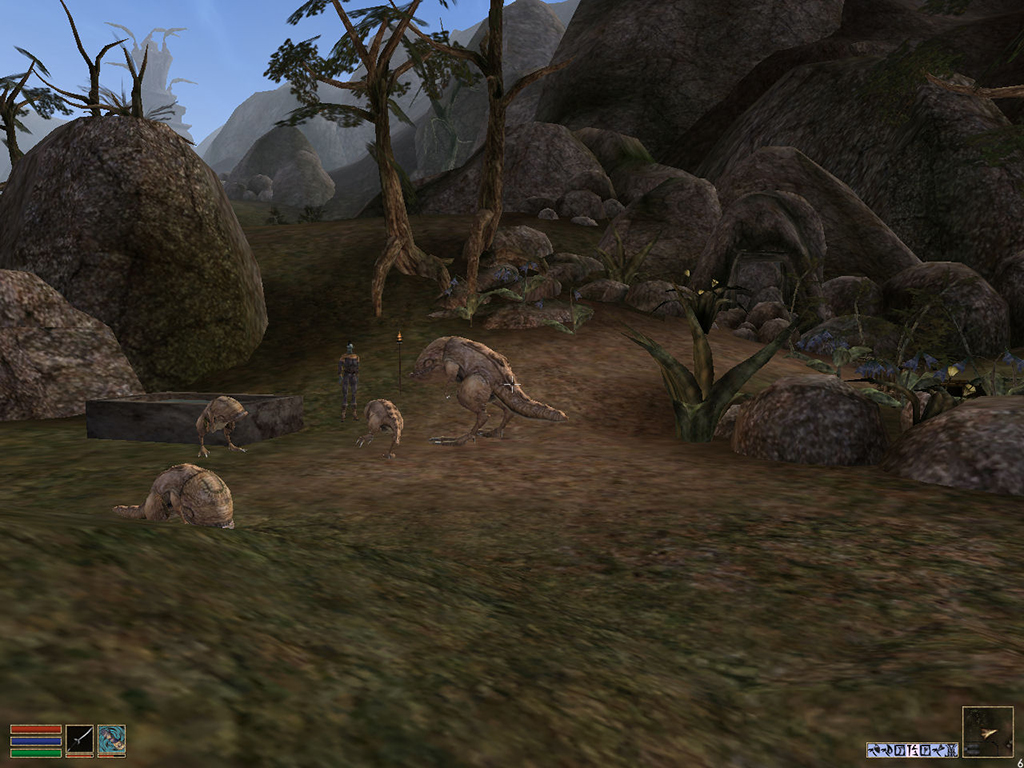1024x768 pixels.
Task: Select the swirling blue spell icon
Action: (x=111, y=740)
